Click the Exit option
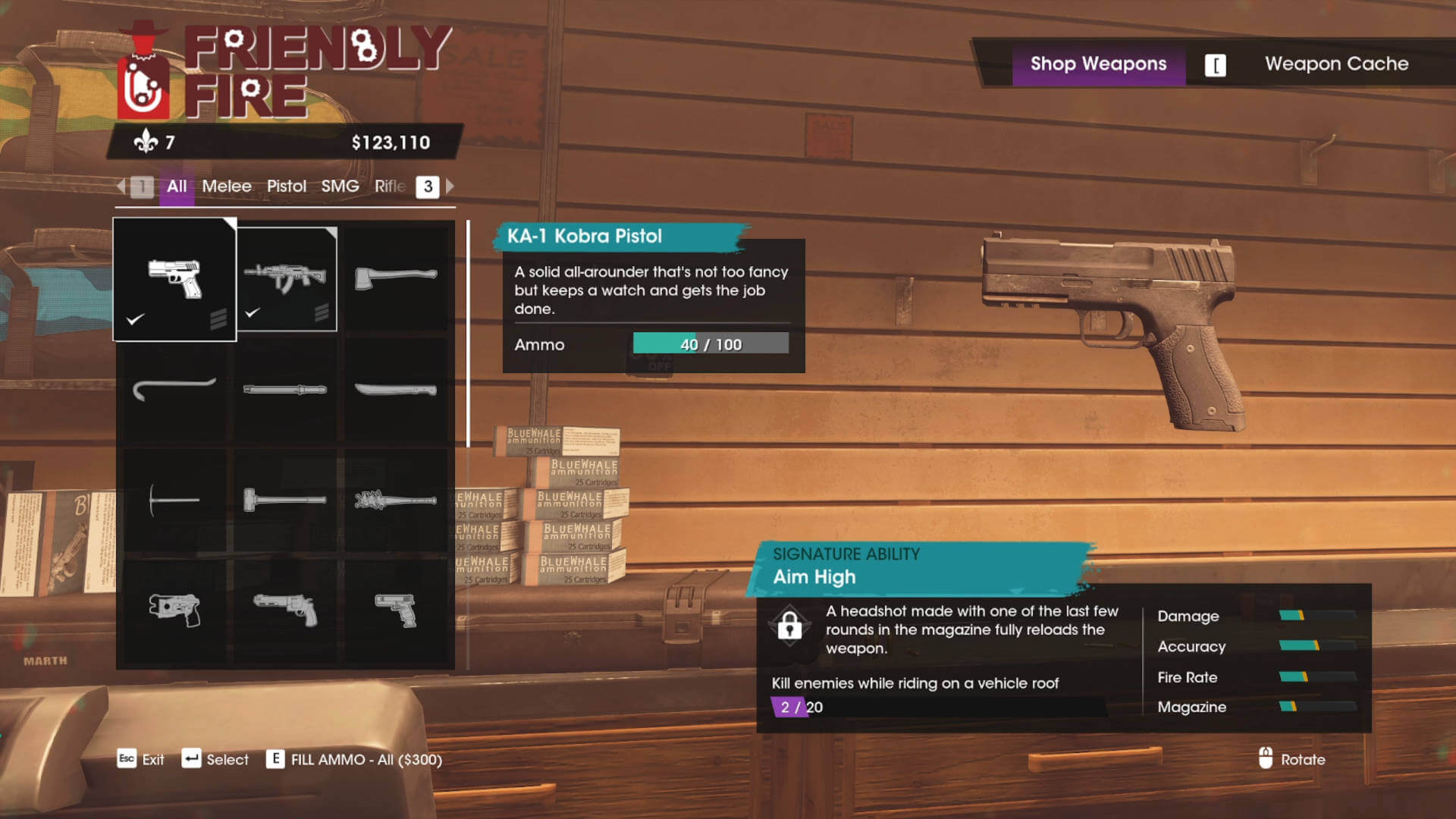 click(x=152, y=760)
